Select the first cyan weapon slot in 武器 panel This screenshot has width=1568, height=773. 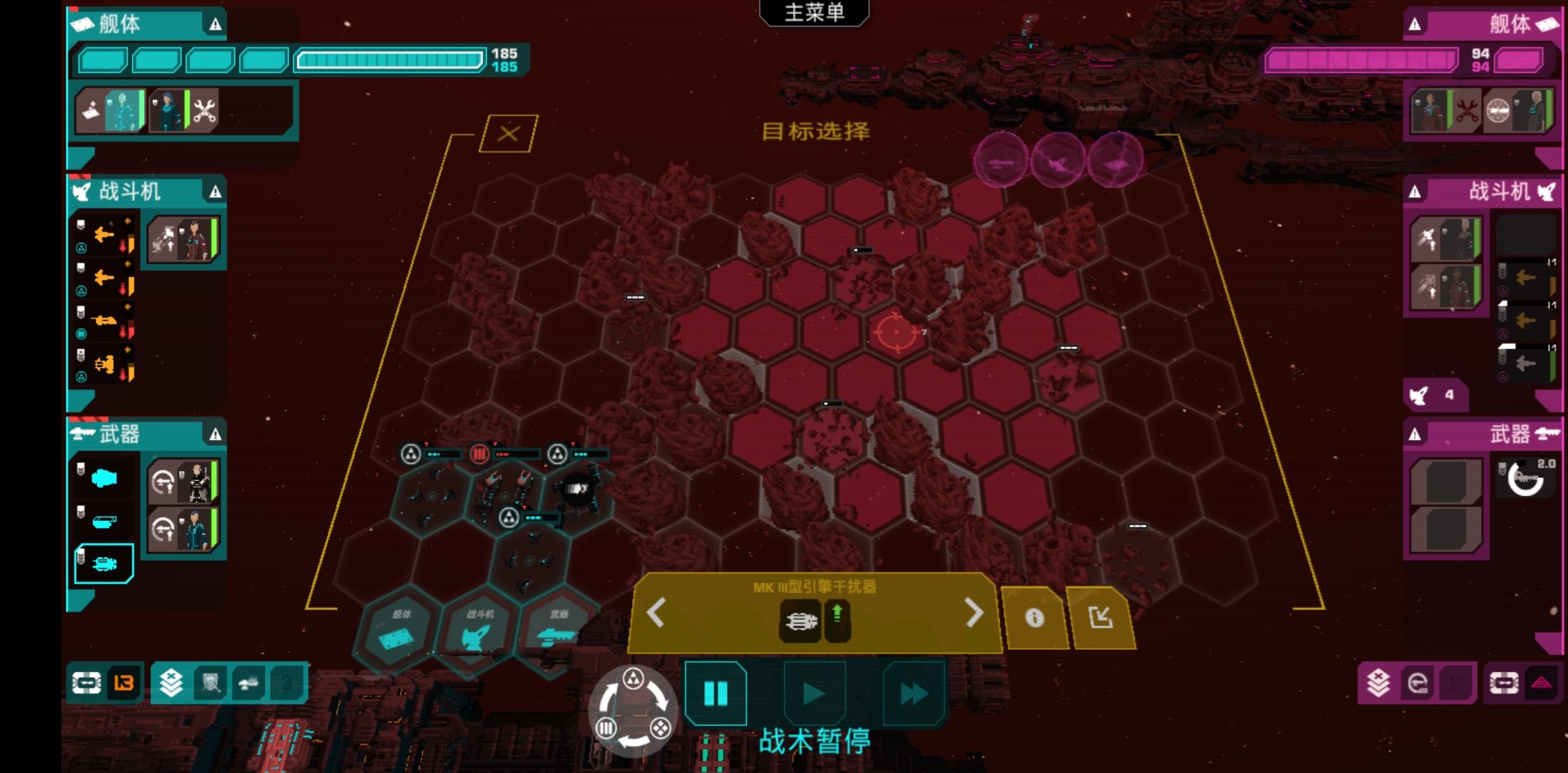104,478
